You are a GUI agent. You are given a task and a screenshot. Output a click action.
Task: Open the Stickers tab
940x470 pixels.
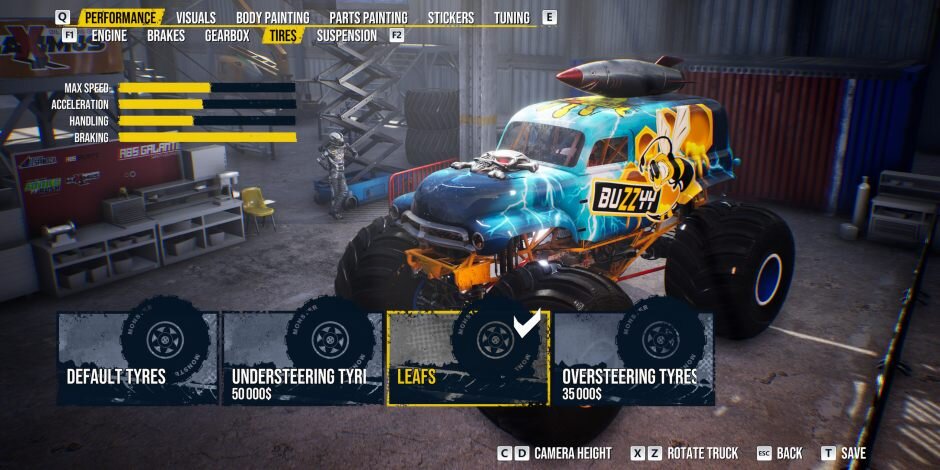coord(450,18)
